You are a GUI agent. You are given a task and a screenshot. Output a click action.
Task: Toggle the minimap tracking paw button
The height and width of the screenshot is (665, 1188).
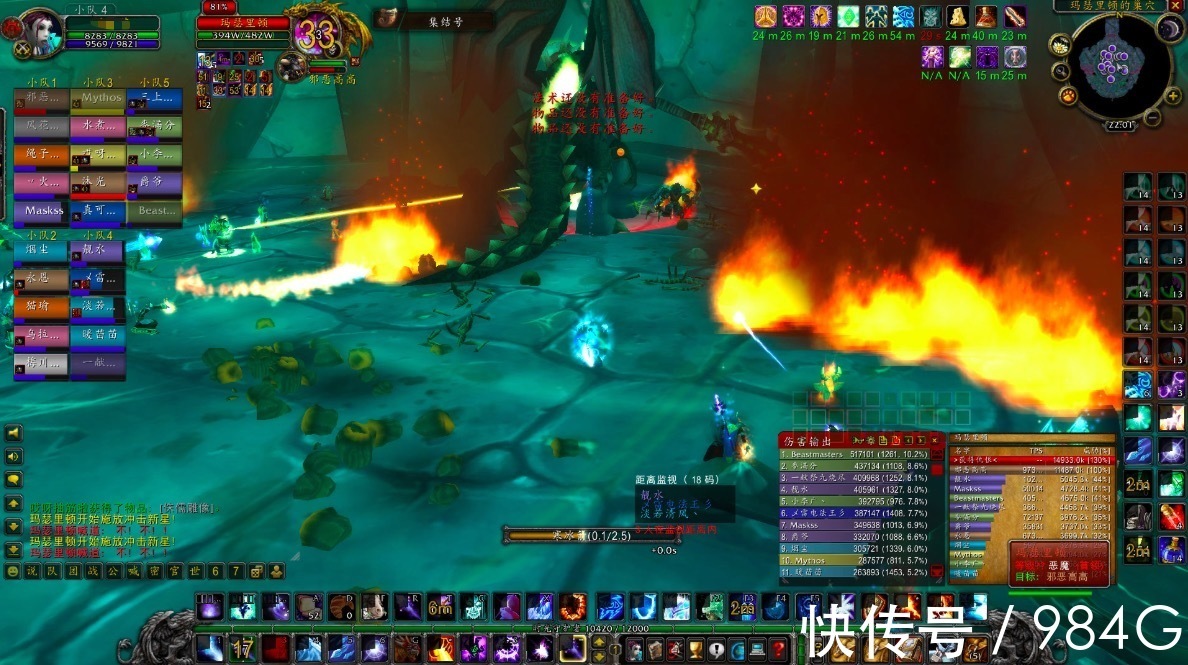point(1068,97)
